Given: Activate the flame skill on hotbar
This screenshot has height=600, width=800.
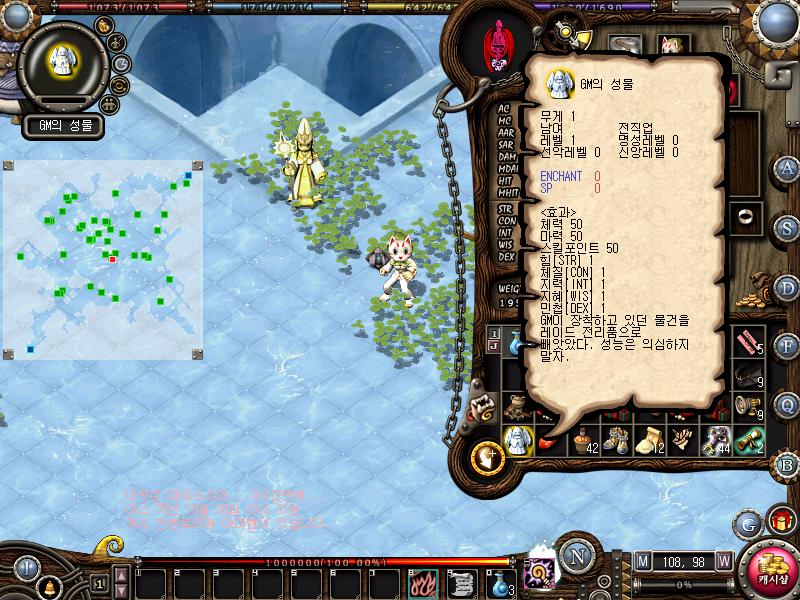Looking at the screenshot, I should (421, 582).
